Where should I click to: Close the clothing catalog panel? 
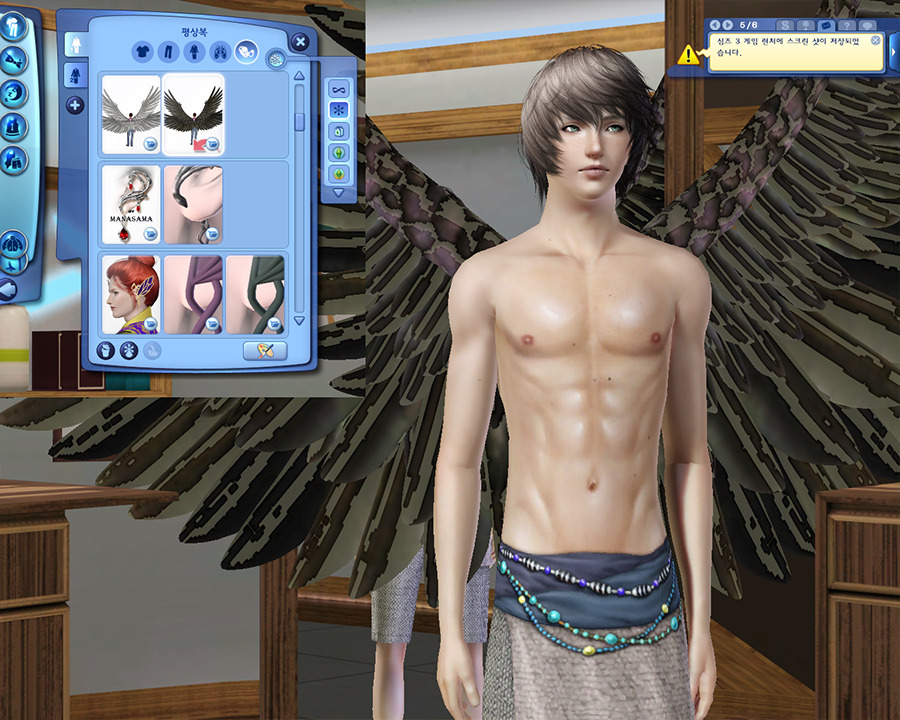point(300,41)
